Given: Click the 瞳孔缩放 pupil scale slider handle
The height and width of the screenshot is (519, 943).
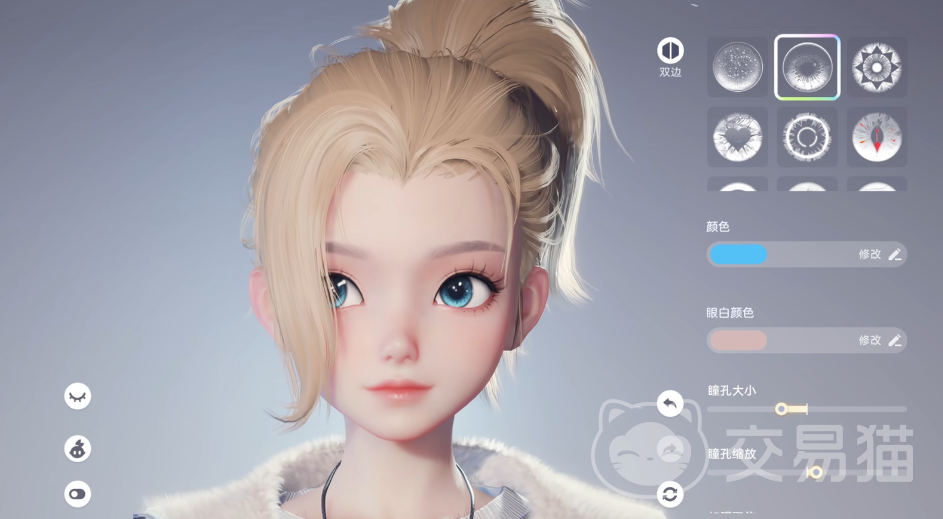Looking at the screenshot, I should 815,472.
